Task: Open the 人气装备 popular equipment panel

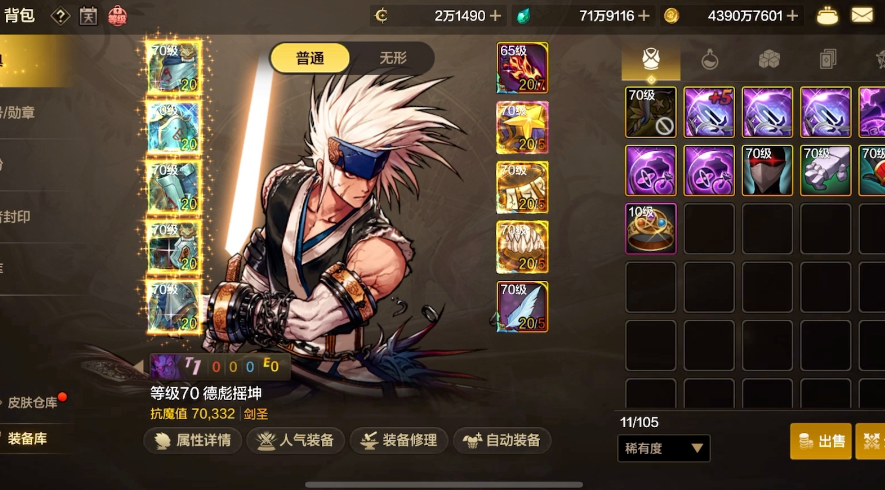Action: pos(296,440)
